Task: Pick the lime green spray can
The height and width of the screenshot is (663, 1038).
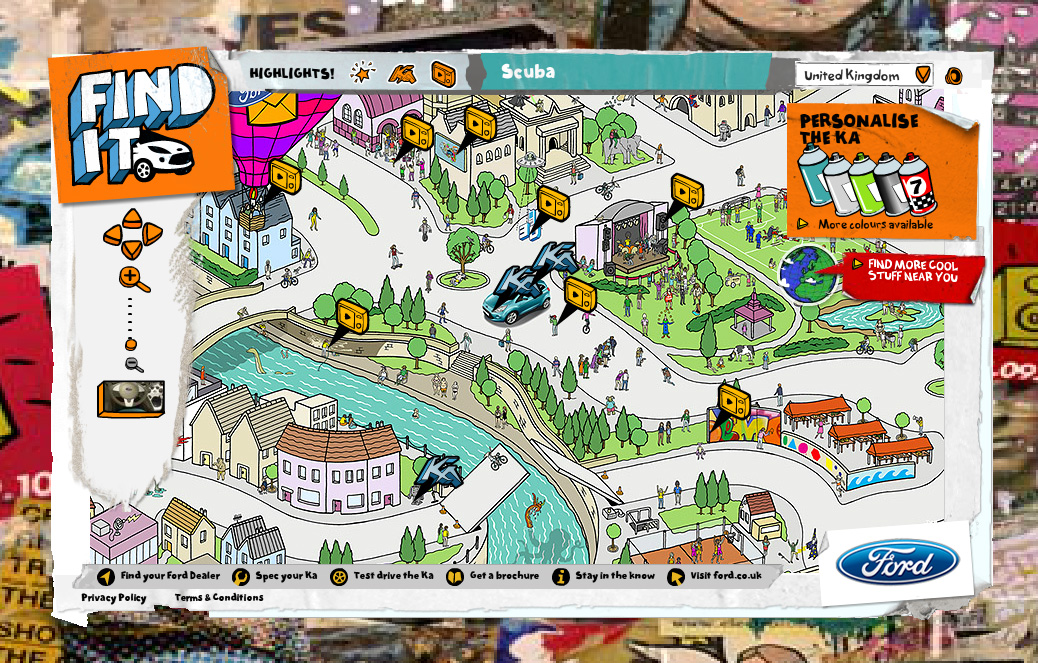Action: (863, 183)
